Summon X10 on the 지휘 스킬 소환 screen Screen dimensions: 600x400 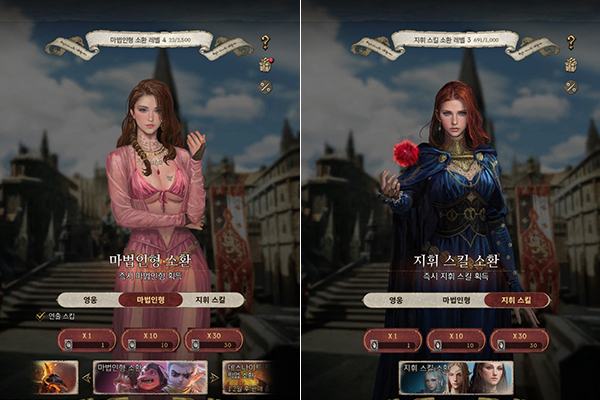pyautogui.click(x=455, y=340)
